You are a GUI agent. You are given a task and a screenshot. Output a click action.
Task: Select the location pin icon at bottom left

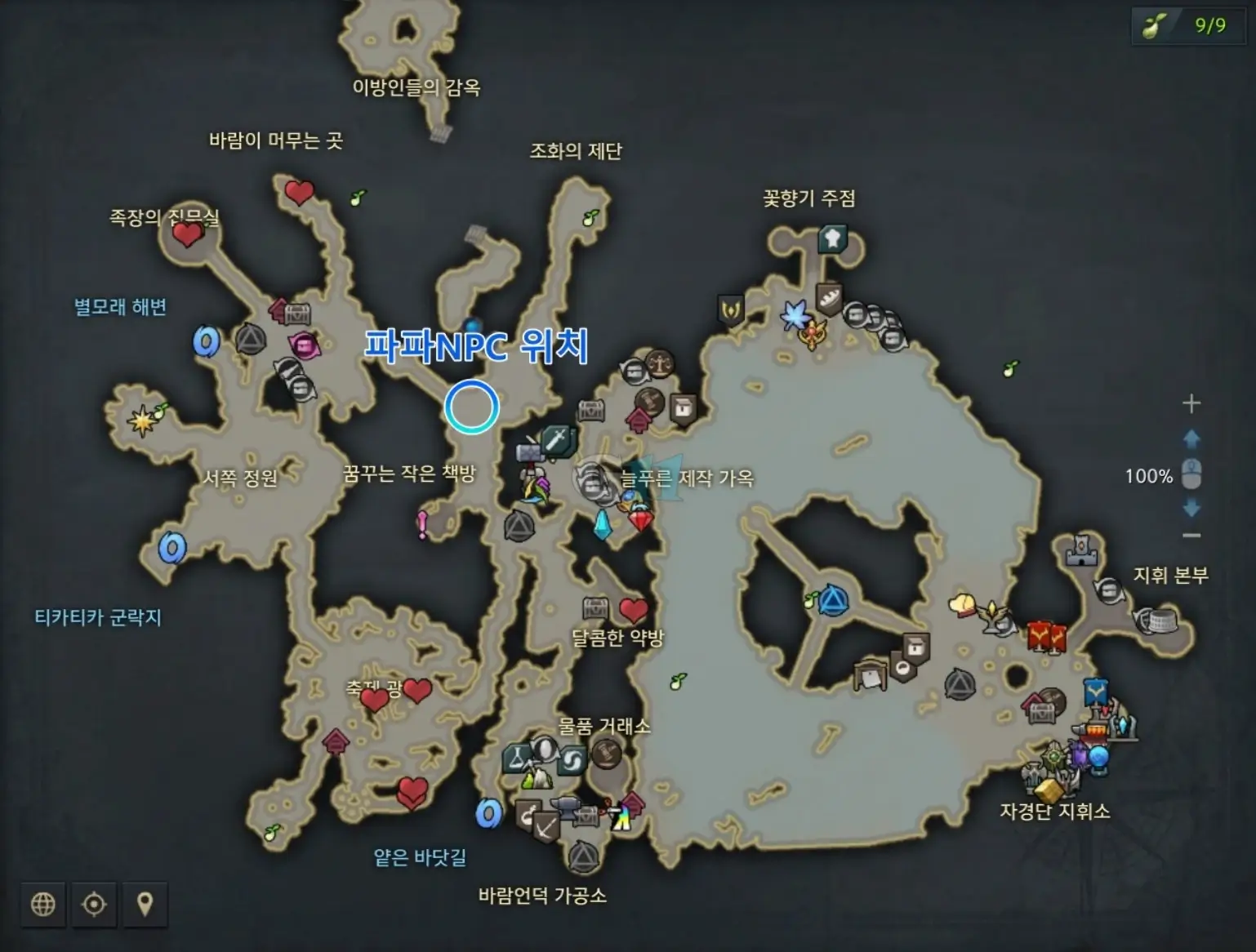coord(146,905)
